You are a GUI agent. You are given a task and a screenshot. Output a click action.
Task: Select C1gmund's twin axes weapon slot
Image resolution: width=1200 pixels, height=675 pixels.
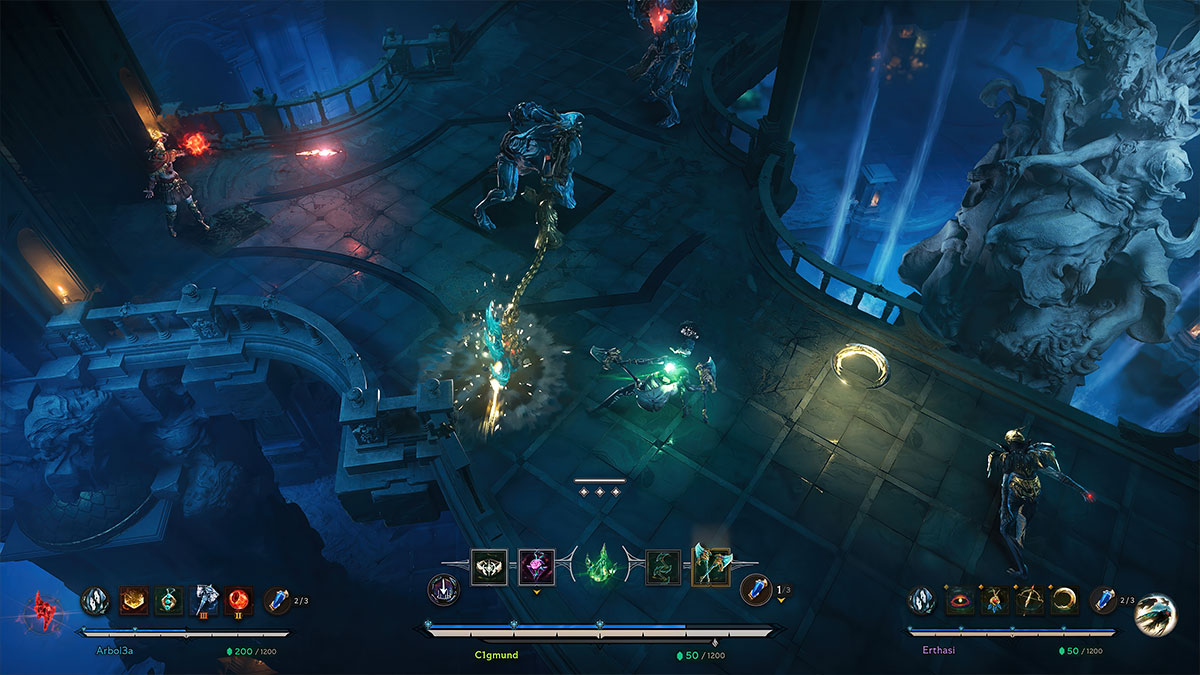(x=710, y=567)
